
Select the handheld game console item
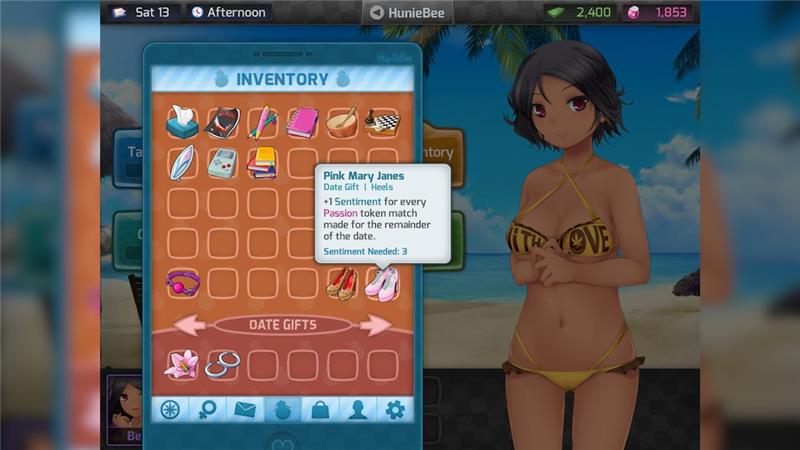pyautogui.click(x=222, y=163)
